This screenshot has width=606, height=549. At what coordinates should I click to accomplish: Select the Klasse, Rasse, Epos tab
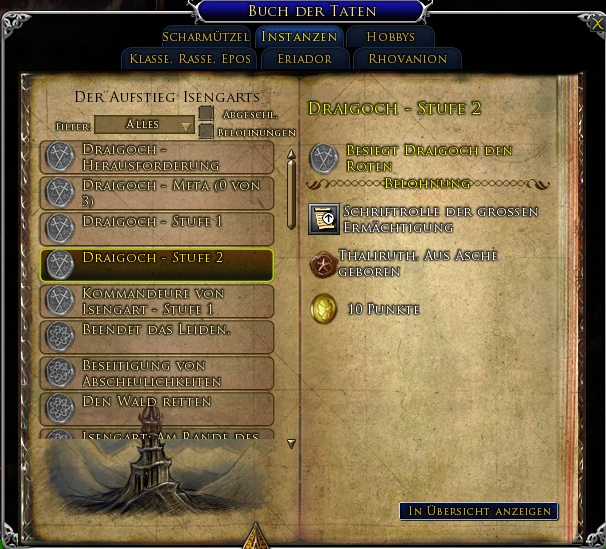pos(190,59)
